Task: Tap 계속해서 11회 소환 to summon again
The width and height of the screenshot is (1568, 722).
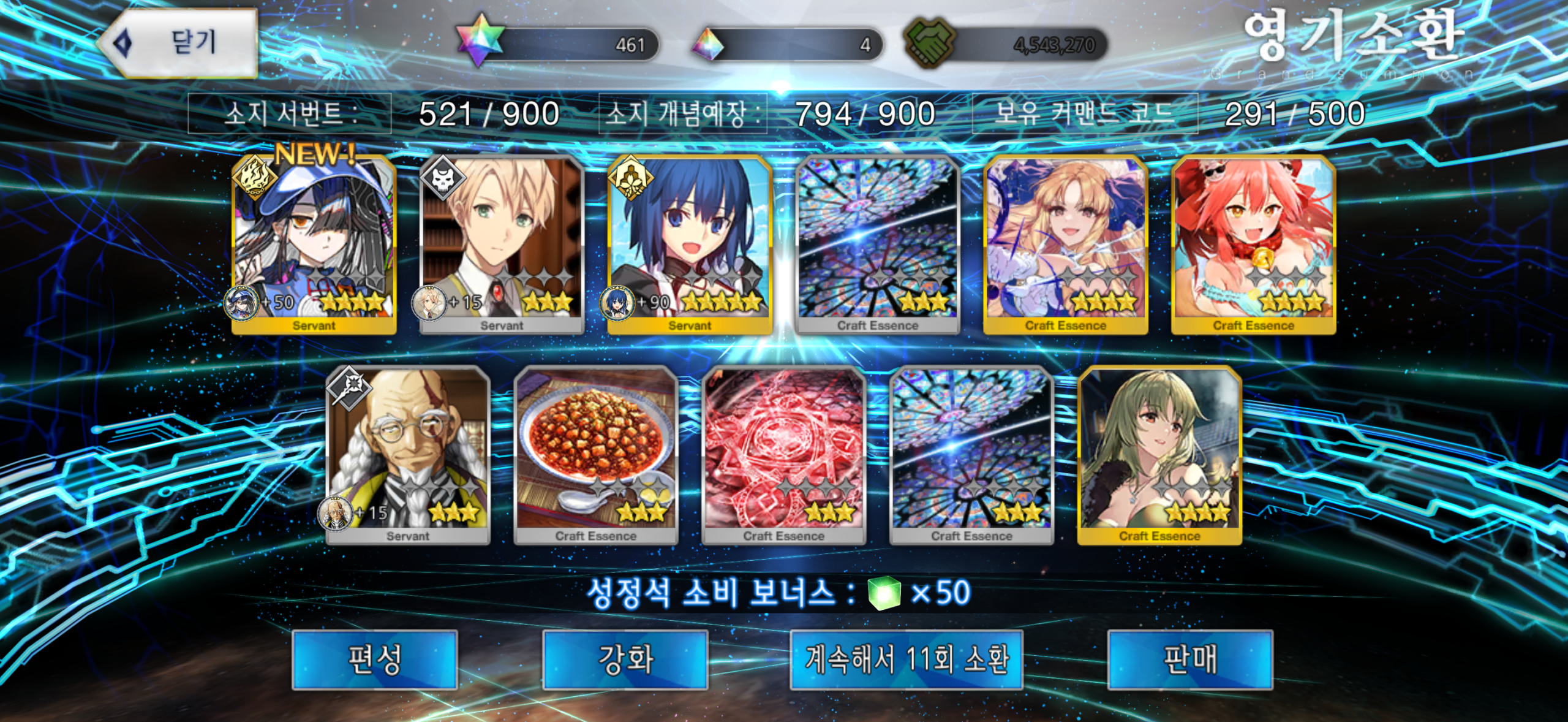Action: 907,660
